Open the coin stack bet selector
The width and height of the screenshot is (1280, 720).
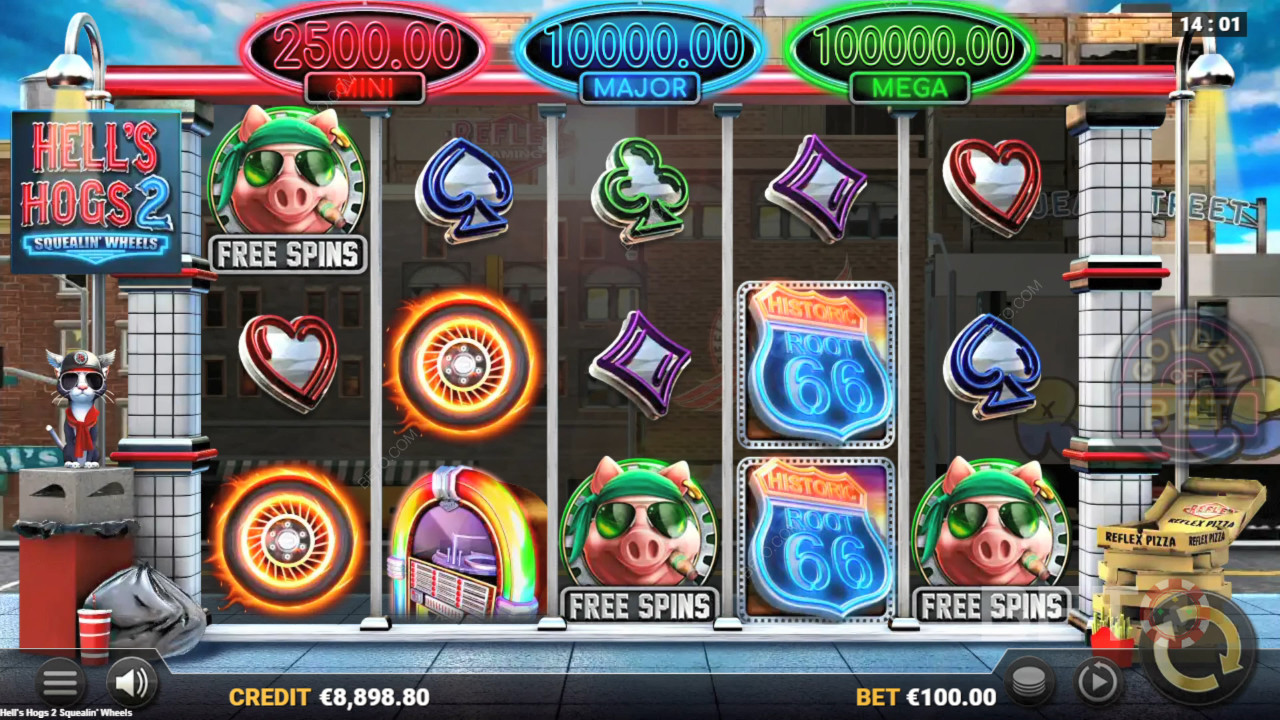[x=1029, y=683]
